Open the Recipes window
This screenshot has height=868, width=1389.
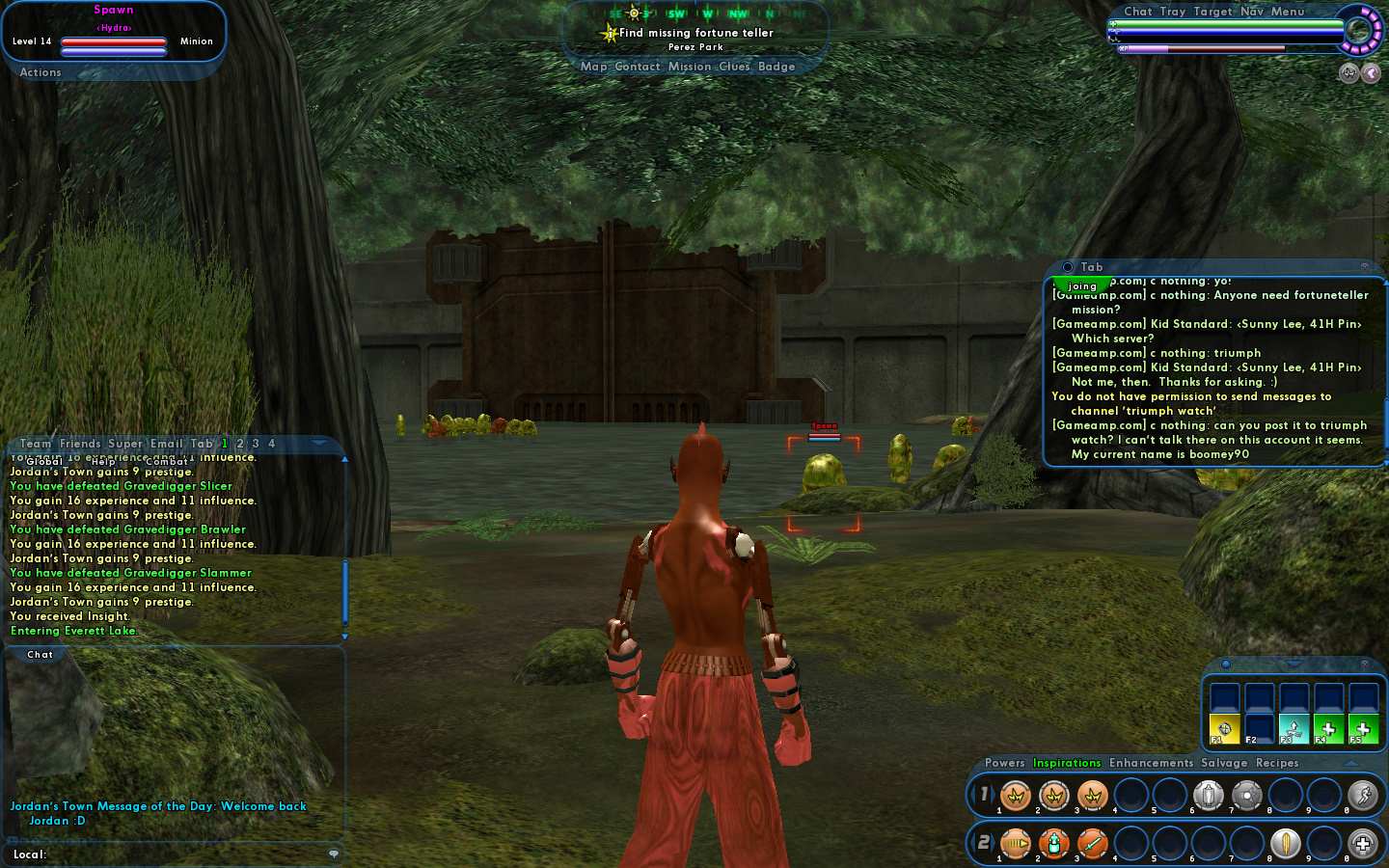tap(1277, 763)
